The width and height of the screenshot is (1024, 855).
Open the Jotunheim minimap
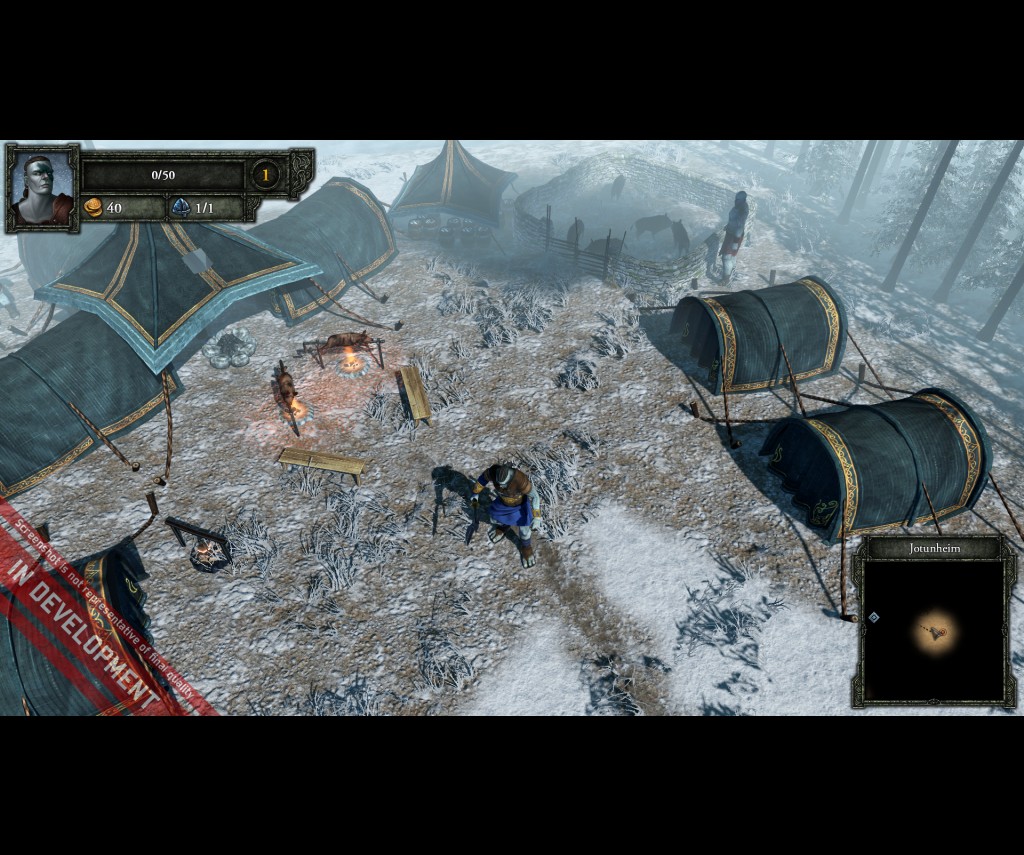(933, 630)
